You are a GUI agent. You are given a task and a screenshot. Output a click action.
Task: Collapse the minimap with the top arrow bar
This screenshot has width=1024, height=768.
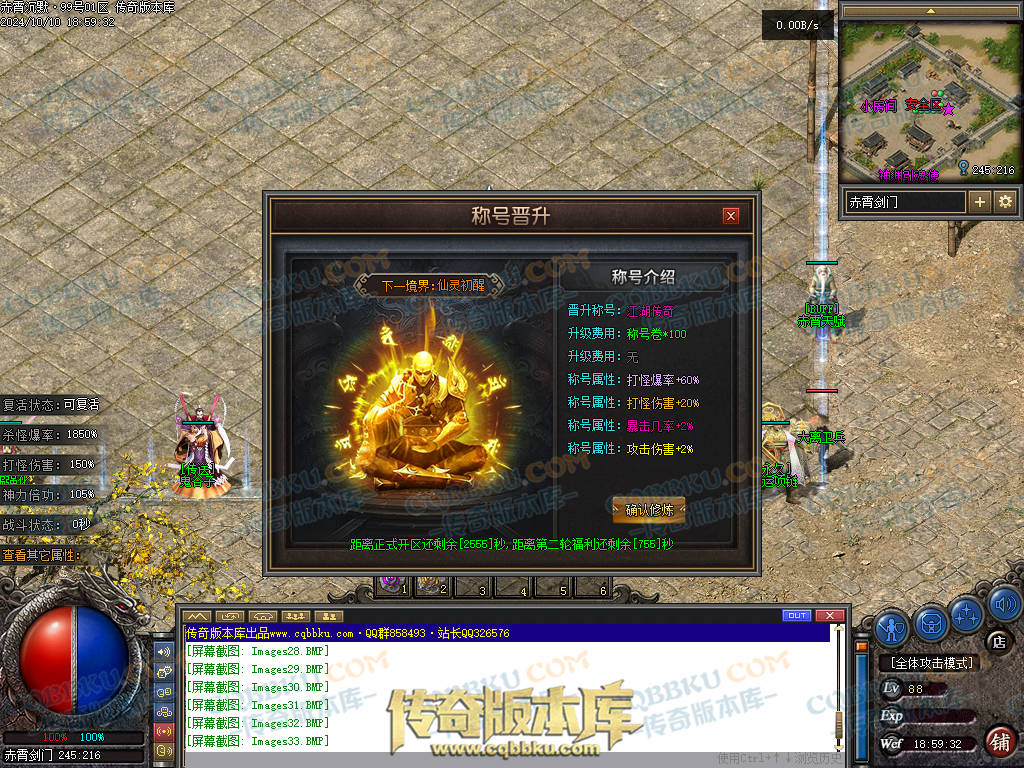[931, 10]
